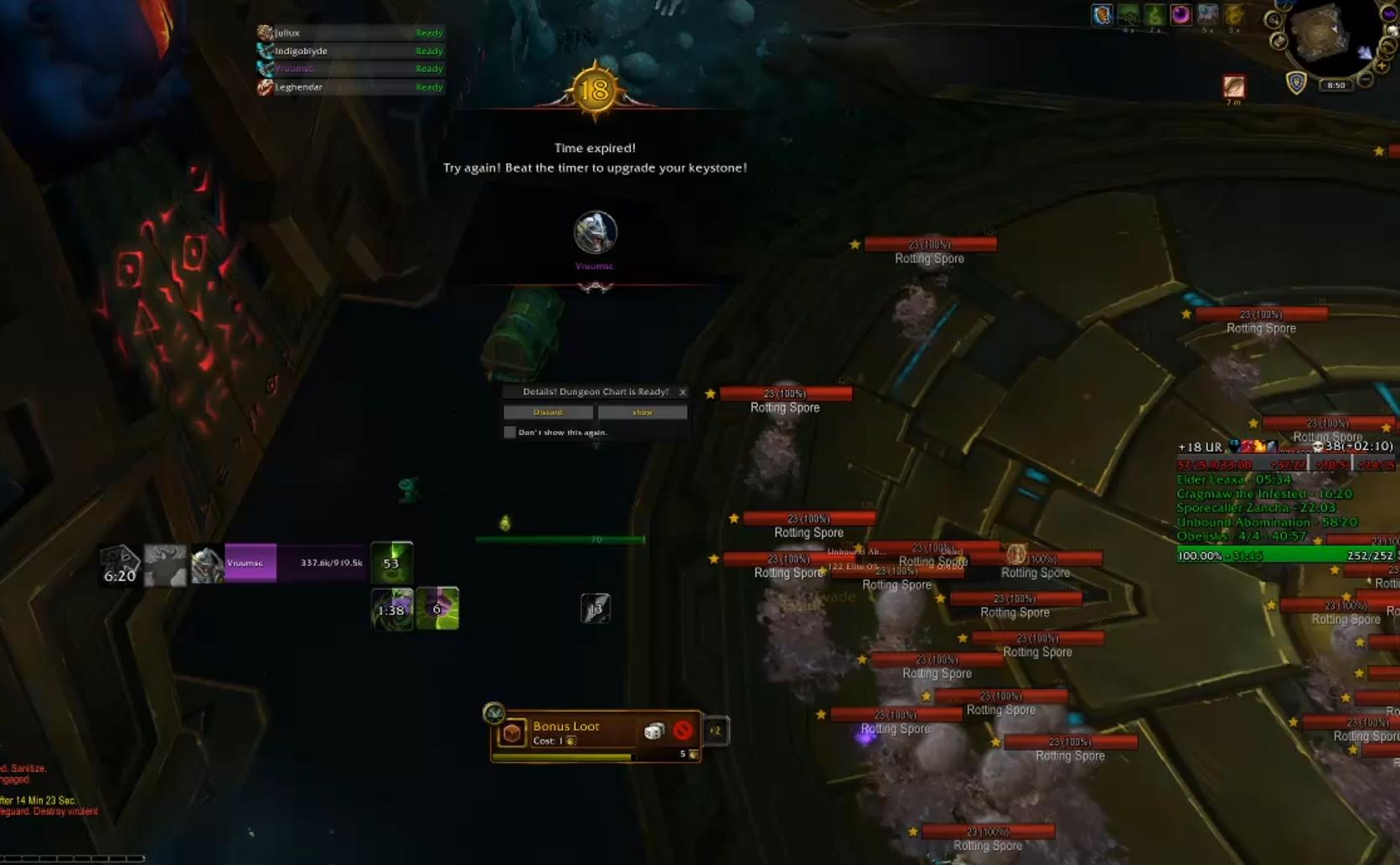The height and width of the screenshot is (865, 1400).
Task: Discard the Details dungeon chart
Action: tap(548, 412)
